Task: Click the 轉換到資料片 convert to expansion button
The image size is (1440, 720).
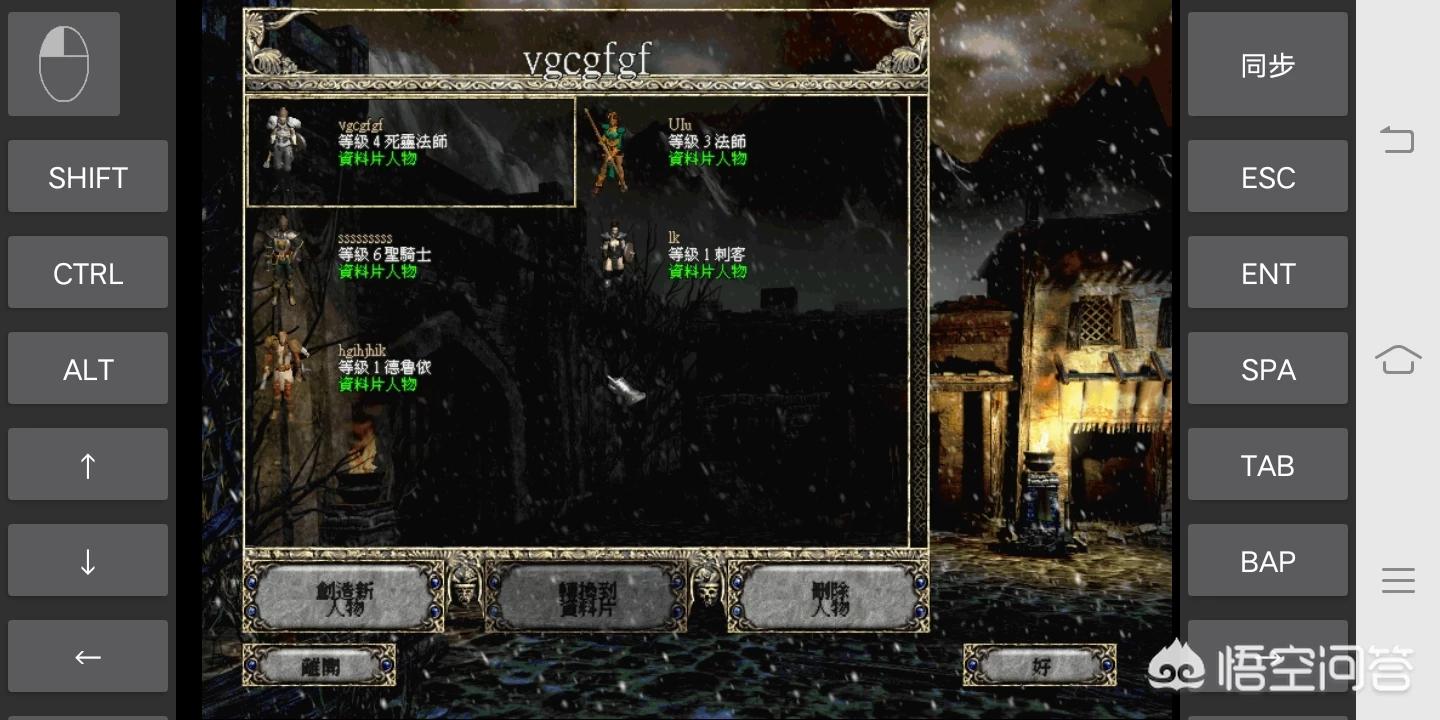Action: tap(587, 598)
